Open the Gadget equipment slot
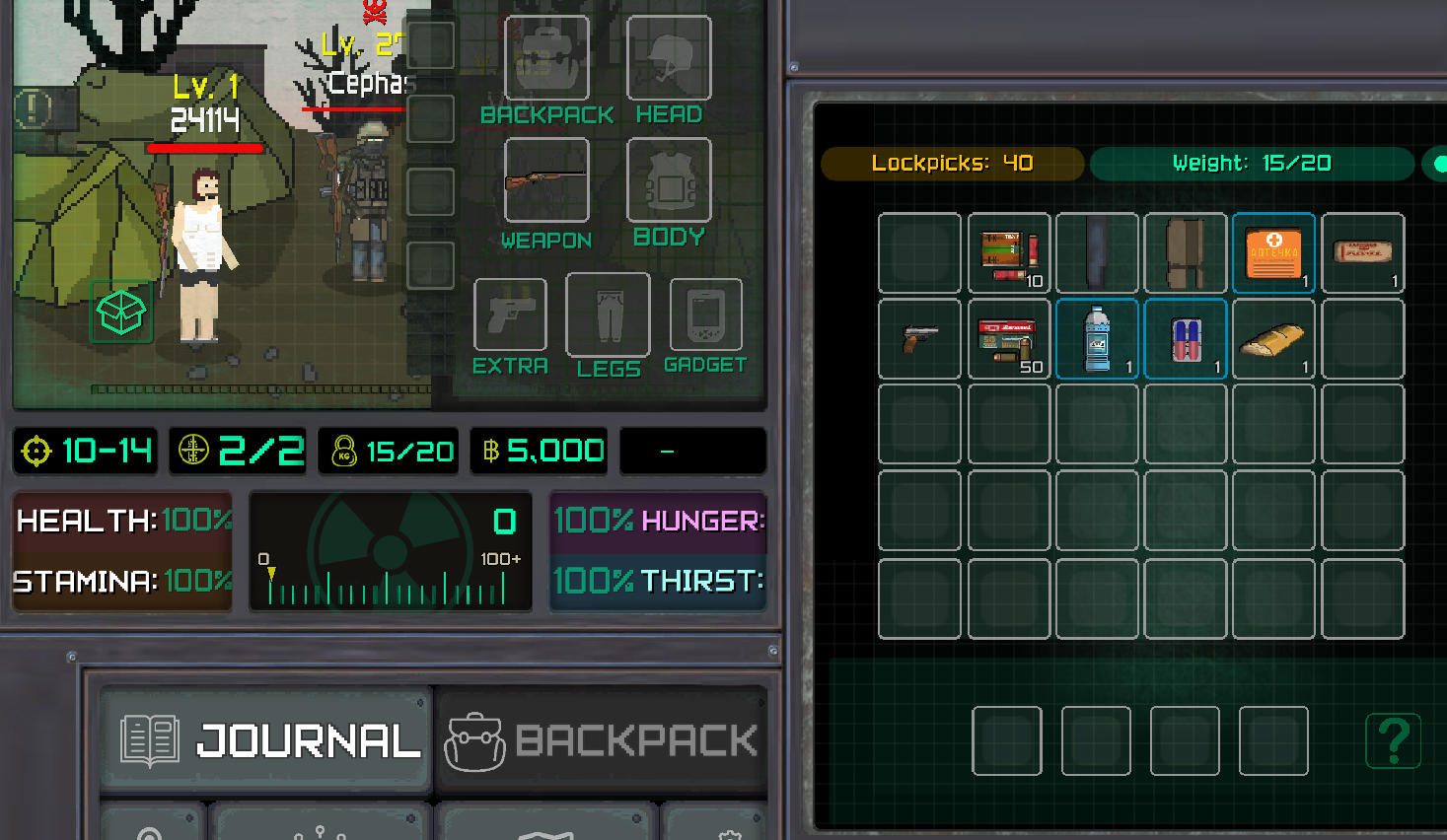This screenshot has height=840, width=1447. click(x=705, y=315)
